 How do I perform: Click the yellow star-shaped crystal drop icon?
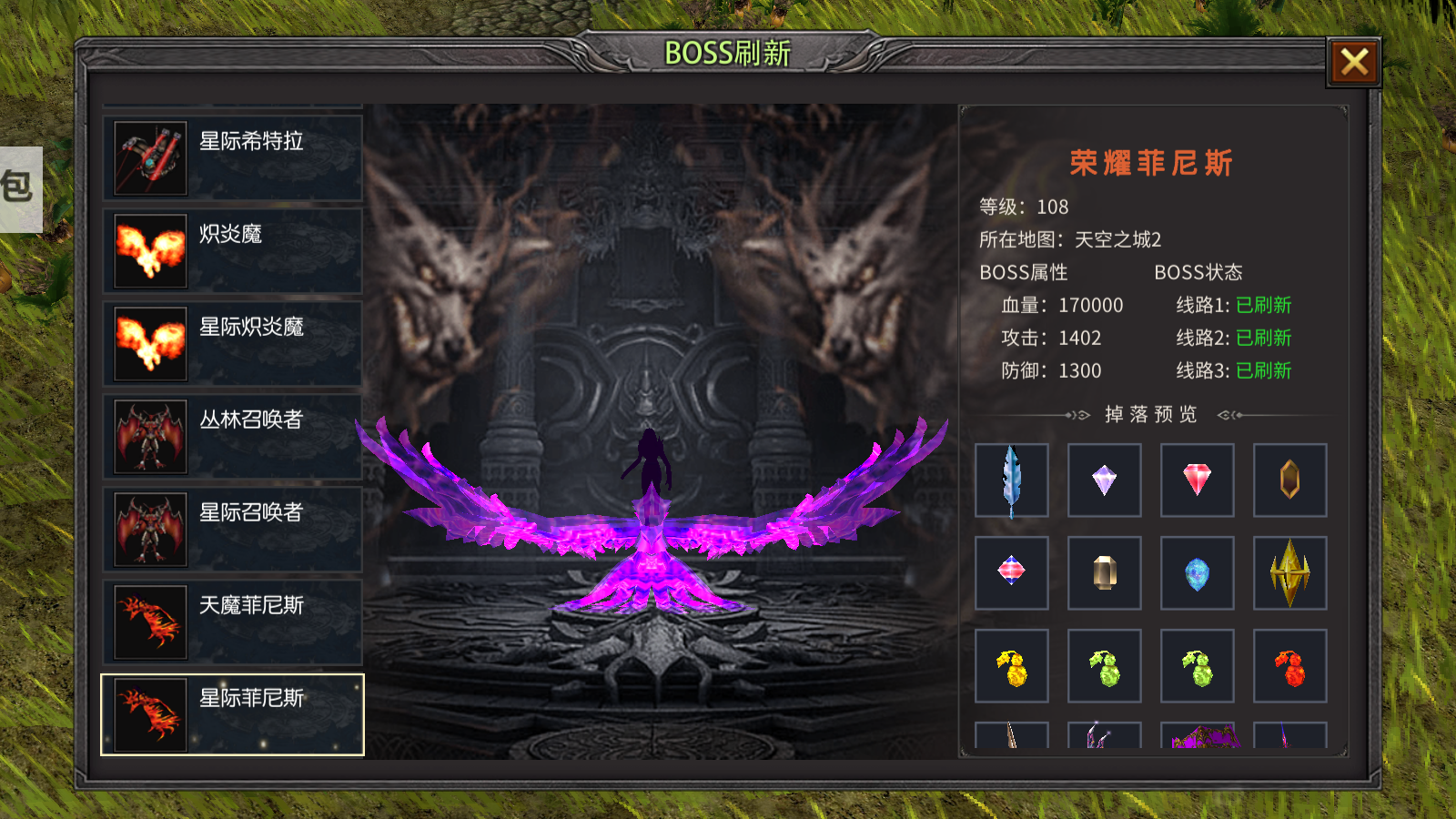1289,572
